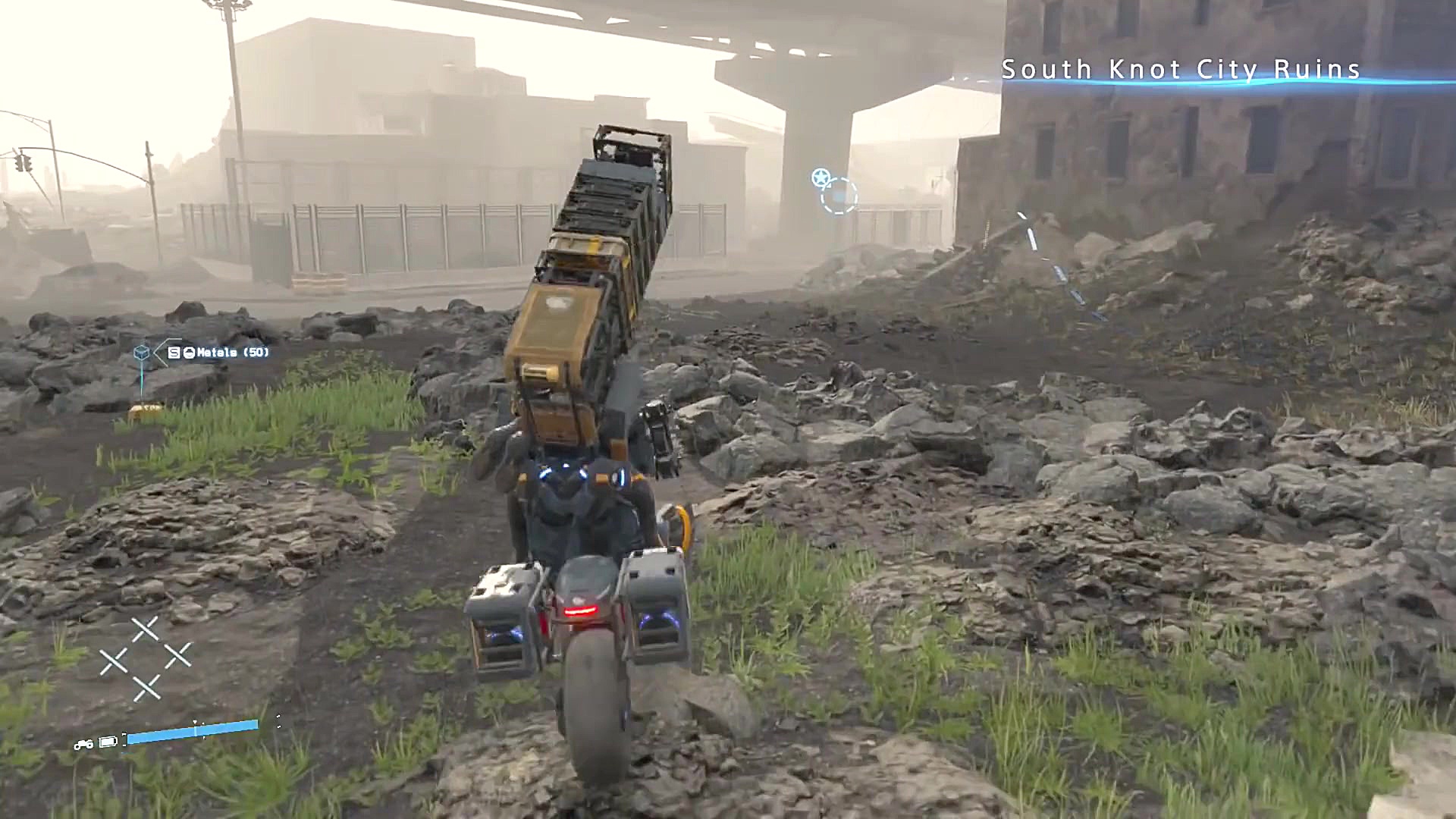Click the yellow metals container on the ground
The width and height of the screenshot is (1456, 819).
[143, 411]
